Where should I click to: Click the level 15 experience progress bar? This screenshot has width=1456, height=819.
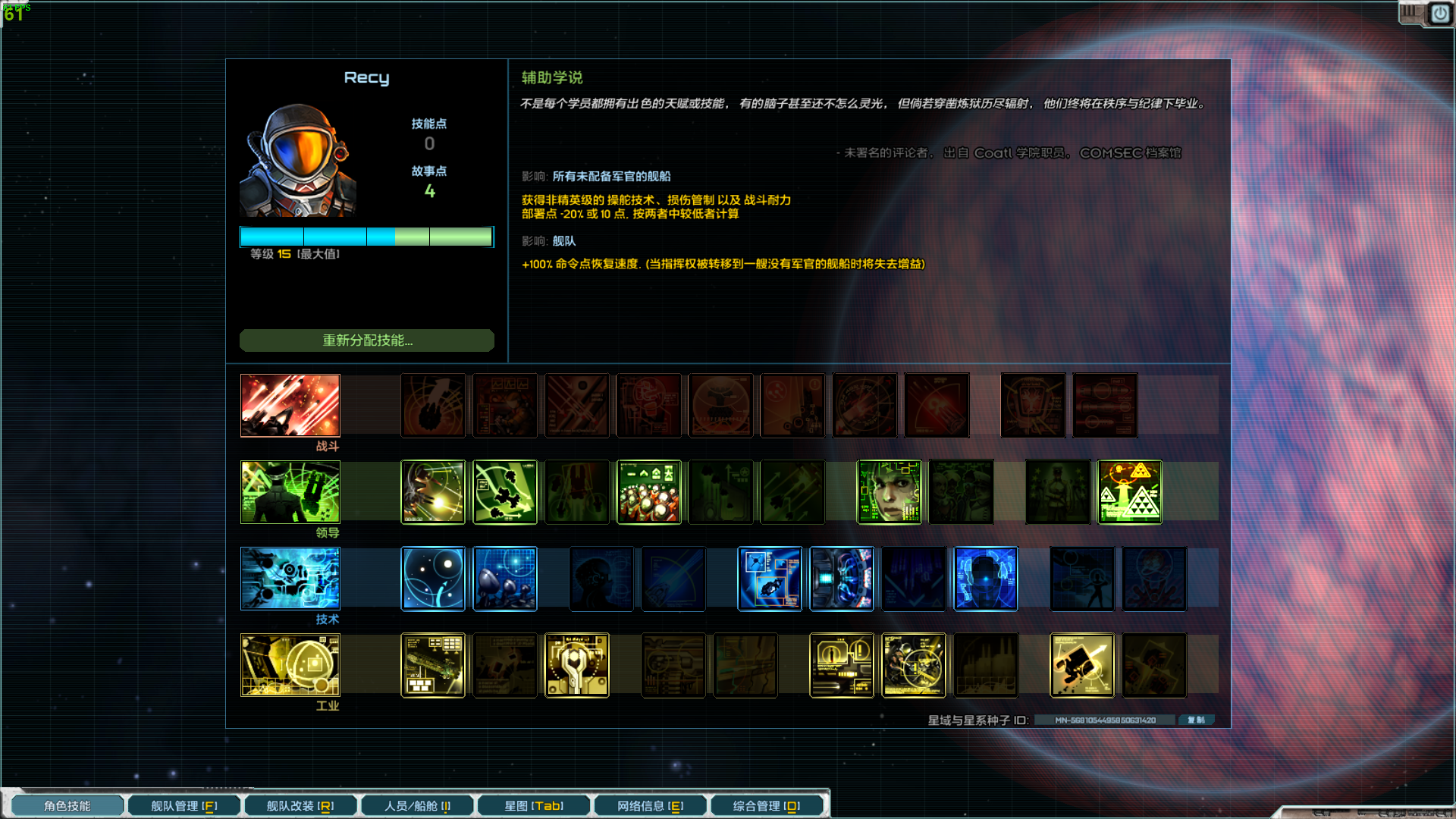(366, 237)
